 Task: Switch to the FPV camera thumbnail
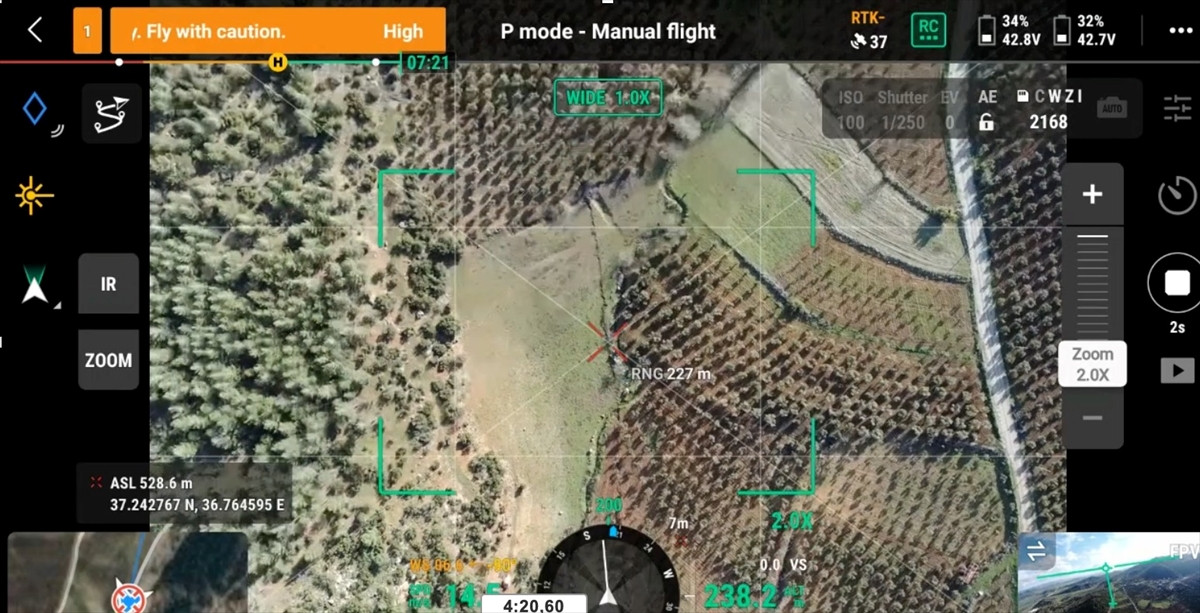coord(1108,573)
